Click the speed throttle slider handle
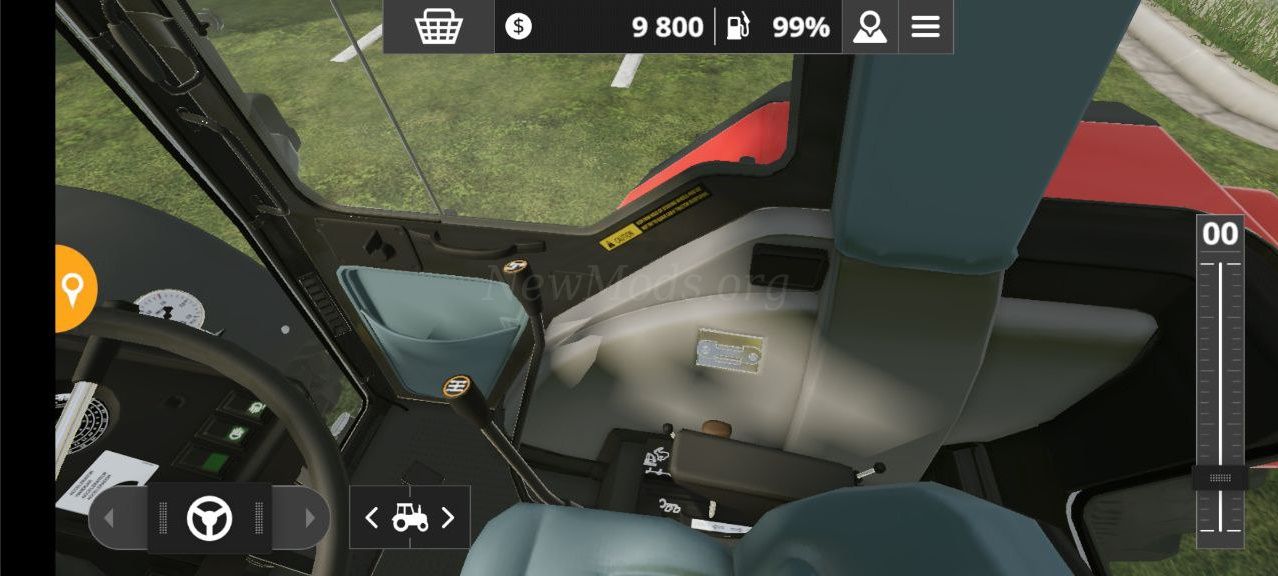1278x576 pixels. tap(1219, 478)
